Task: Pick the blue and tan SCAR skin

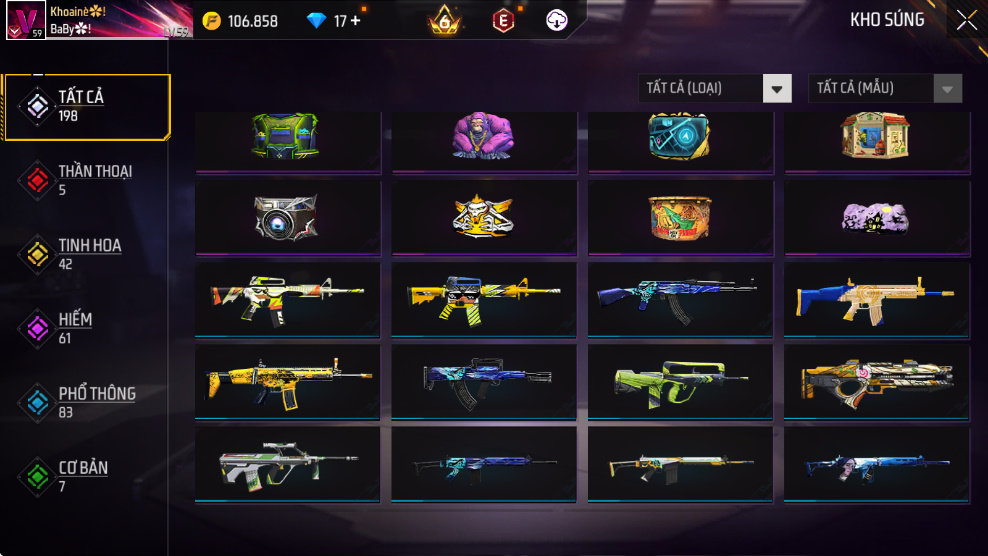Action: point(877,297)
